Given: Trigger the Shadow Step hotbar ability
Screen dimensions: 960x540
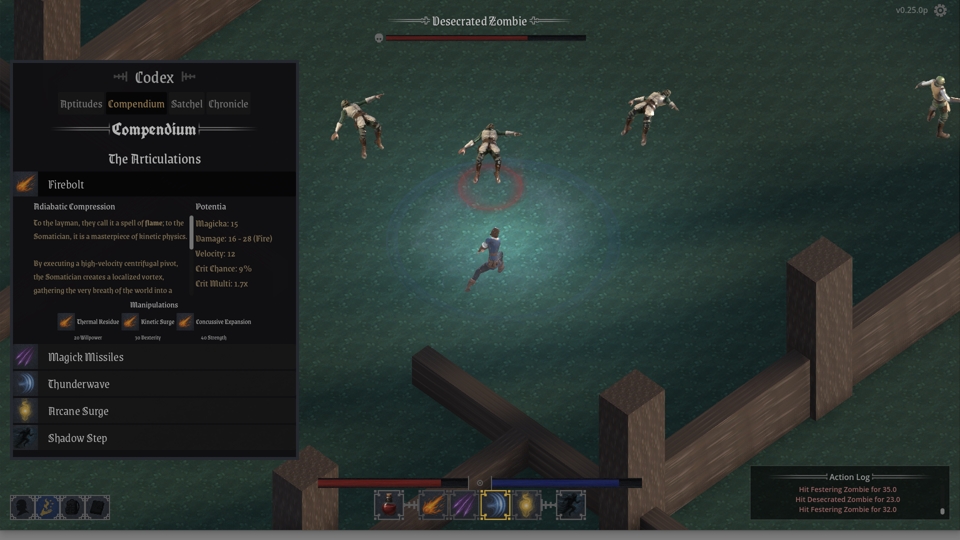Looking at the screenshot, I should (570, 505).
